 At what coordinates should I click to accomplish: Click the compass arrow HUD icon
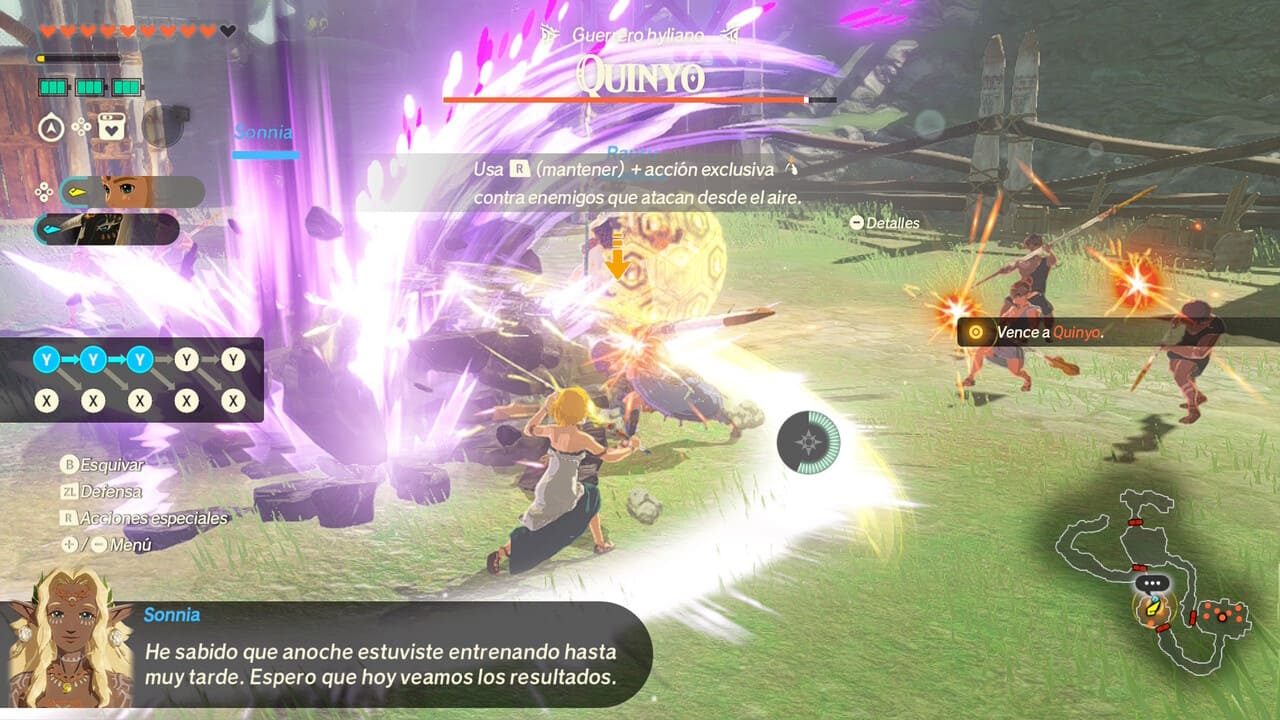(51, 127)
